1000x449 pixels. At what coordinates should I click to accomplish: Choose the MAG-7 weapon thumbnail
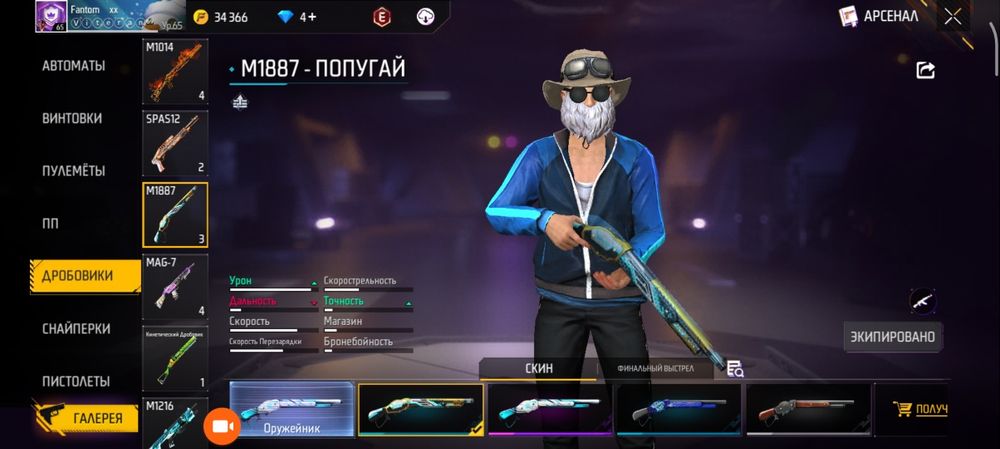[x=175, y=286]
